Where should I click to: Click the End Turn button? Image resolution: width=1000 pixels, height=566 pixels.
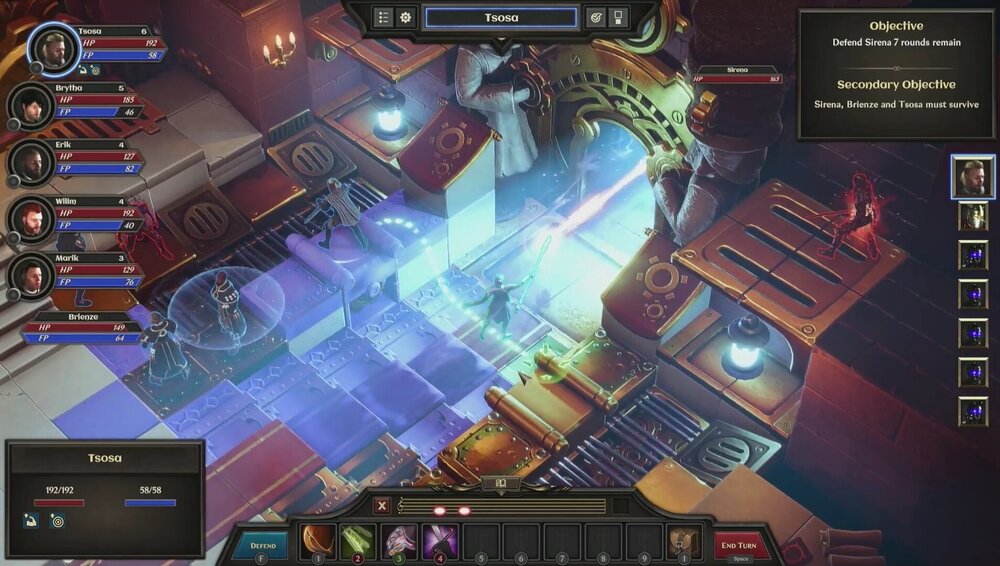pos(742,545)
